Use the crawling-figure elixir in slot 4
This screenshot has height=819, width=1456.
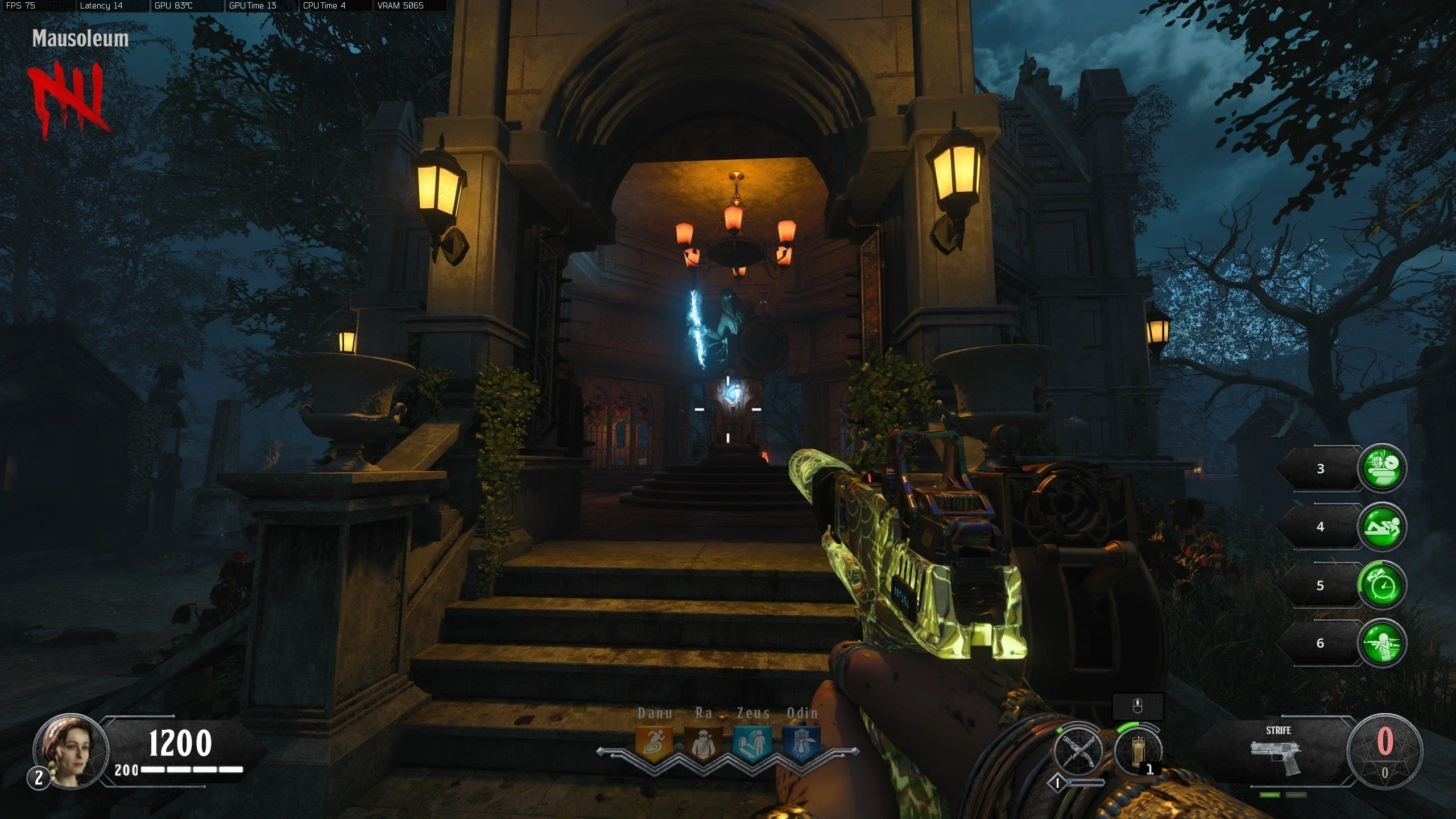(1382, 527)
